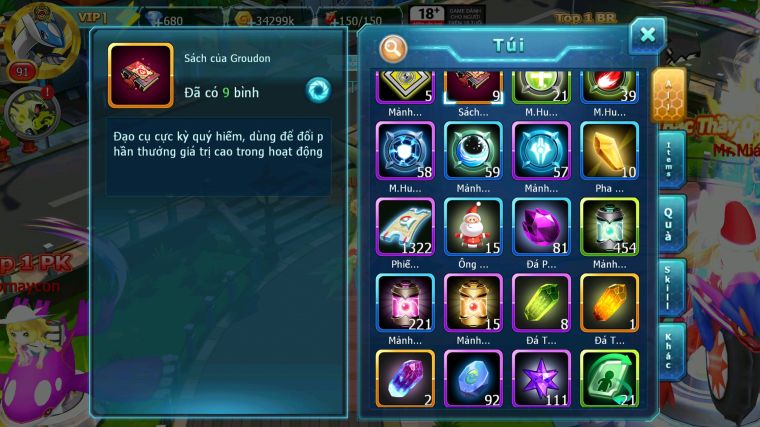Select the golden lantern item with 15

tap(473, 302)
